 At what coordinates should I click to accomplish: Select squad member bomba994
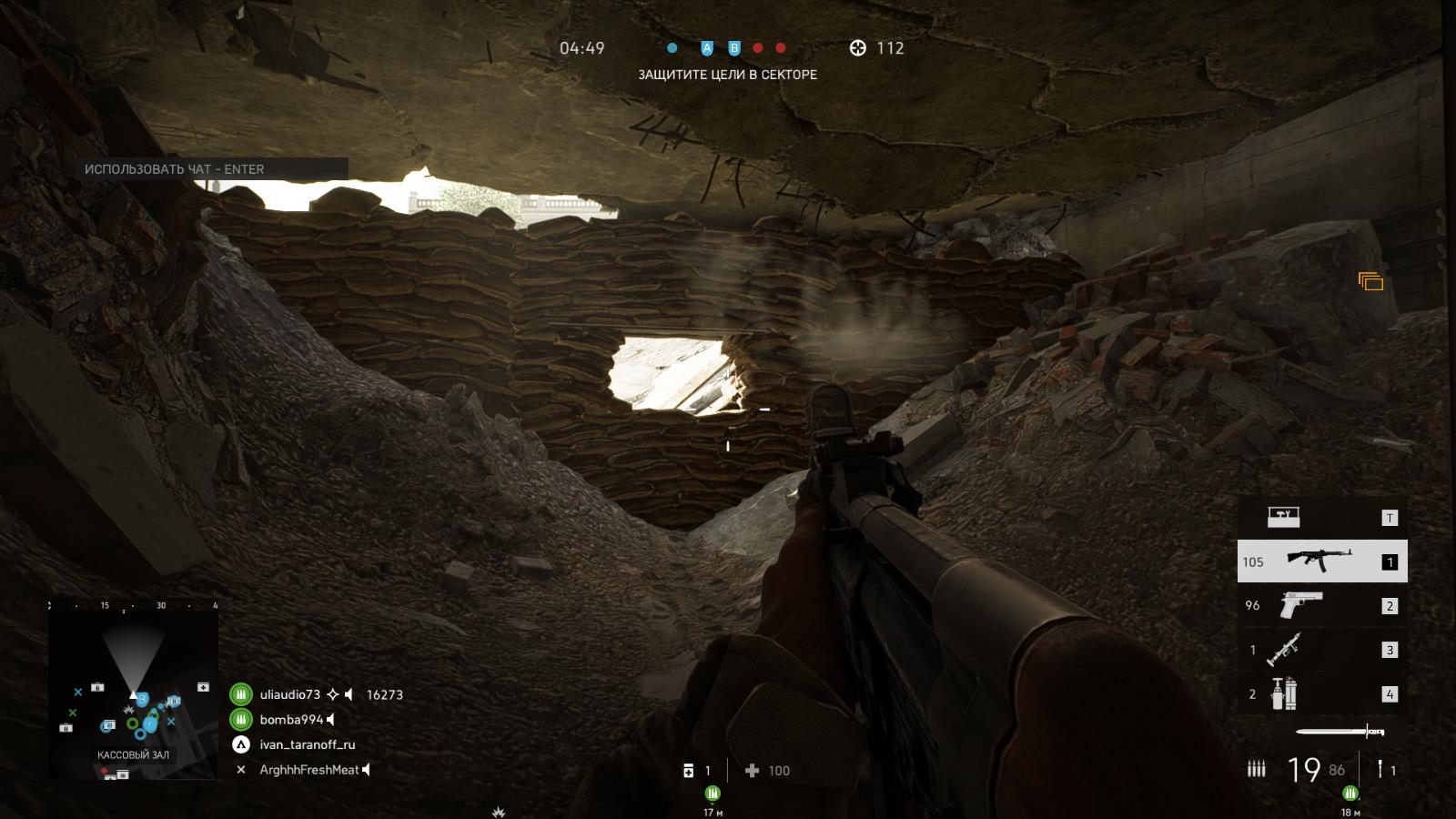point(292,720)
